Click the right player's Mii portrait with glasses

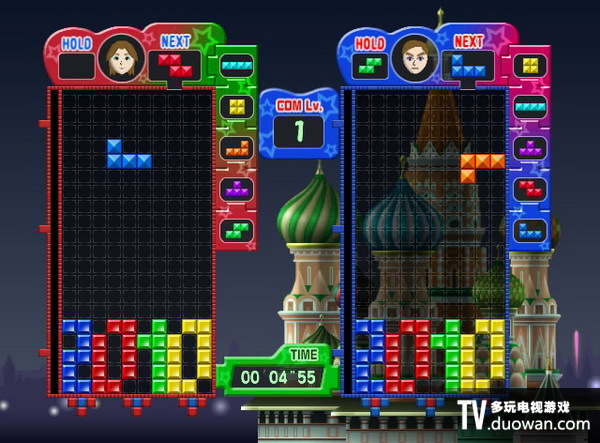tap(415, 57)
